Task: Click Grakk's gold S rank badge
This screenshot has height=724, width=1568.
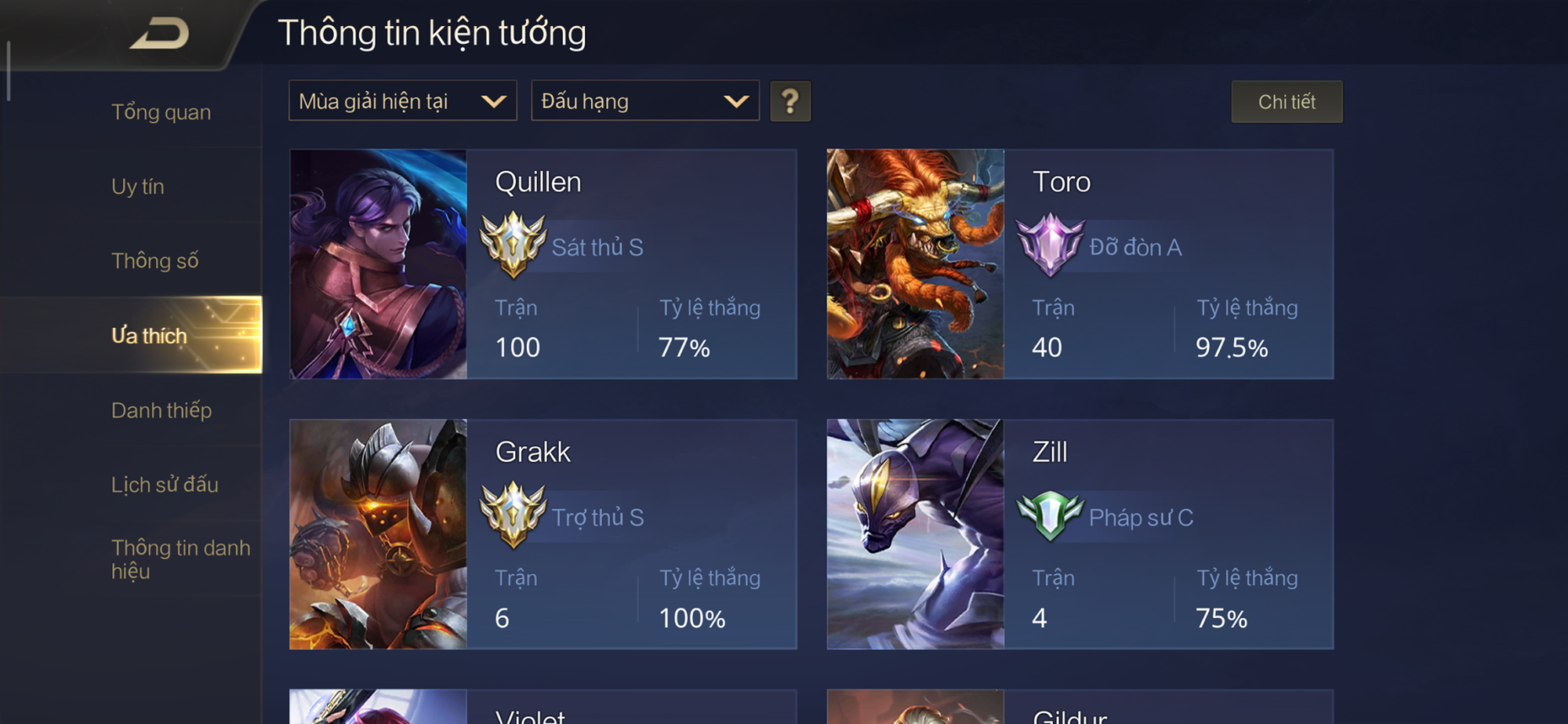Action: click(514, 516)
